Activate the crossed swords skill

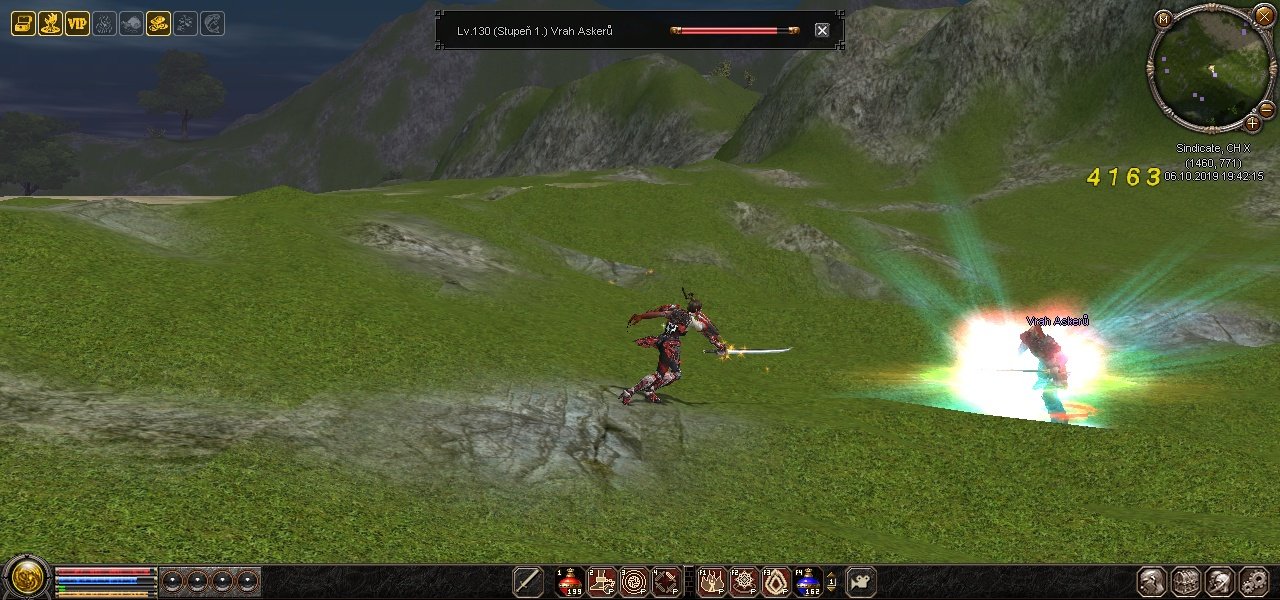[666, 582]
